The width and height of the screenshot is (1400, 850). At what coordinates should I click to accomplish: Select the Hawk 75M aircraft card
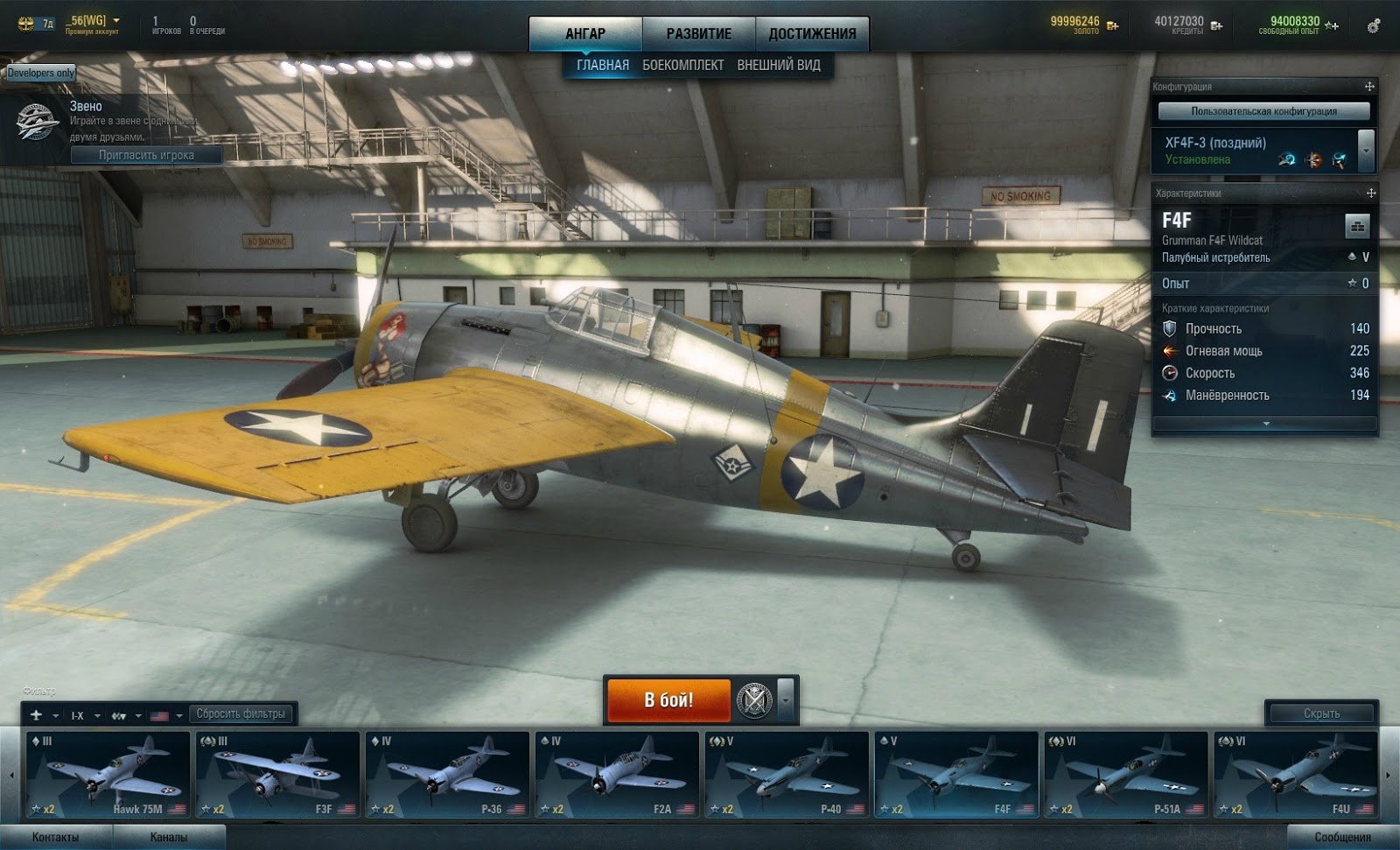point(108,775)
